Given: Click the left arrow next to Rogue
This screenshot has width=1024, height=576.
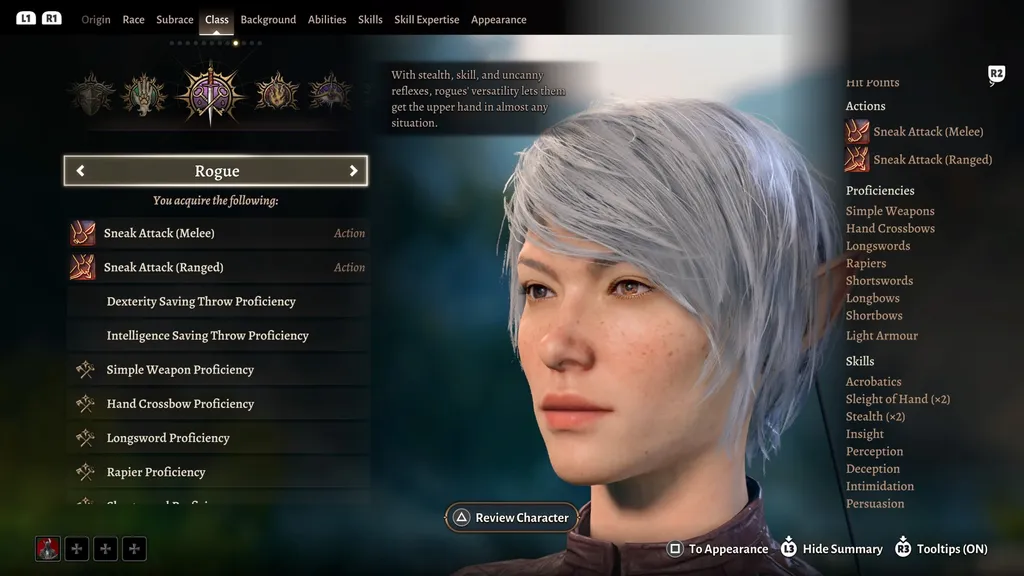Looking at the screenshot, I should (81, 171).
